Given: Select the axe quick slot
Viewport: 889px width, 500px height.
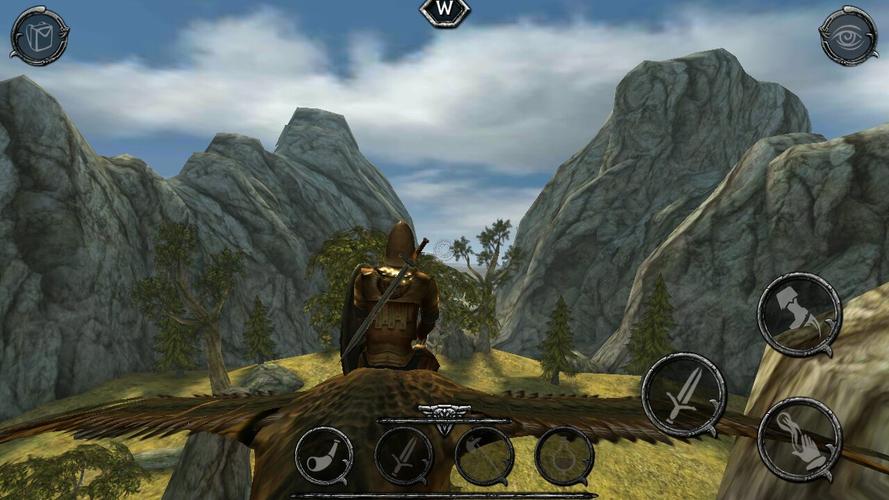Looking at the screenshot, I should click(x=484, y=456).
